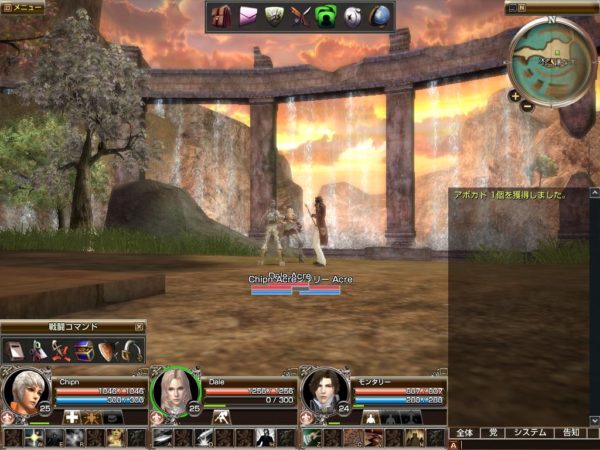Switch to the 全体 chat tab
This screenshot has height=450, width=600.
pos(464,433)
